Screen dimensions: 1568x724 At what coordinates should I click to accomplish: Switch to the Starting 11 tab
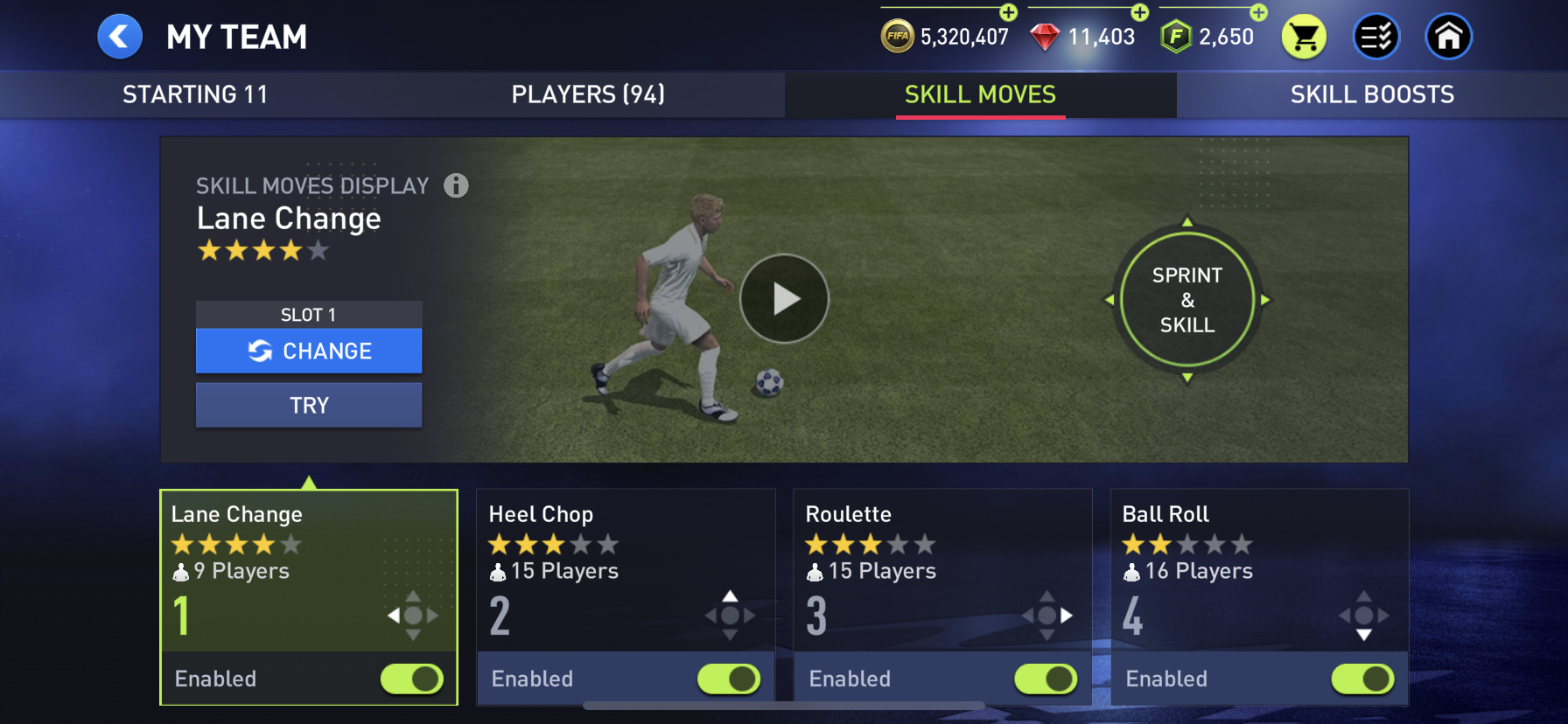coord(195,94)
